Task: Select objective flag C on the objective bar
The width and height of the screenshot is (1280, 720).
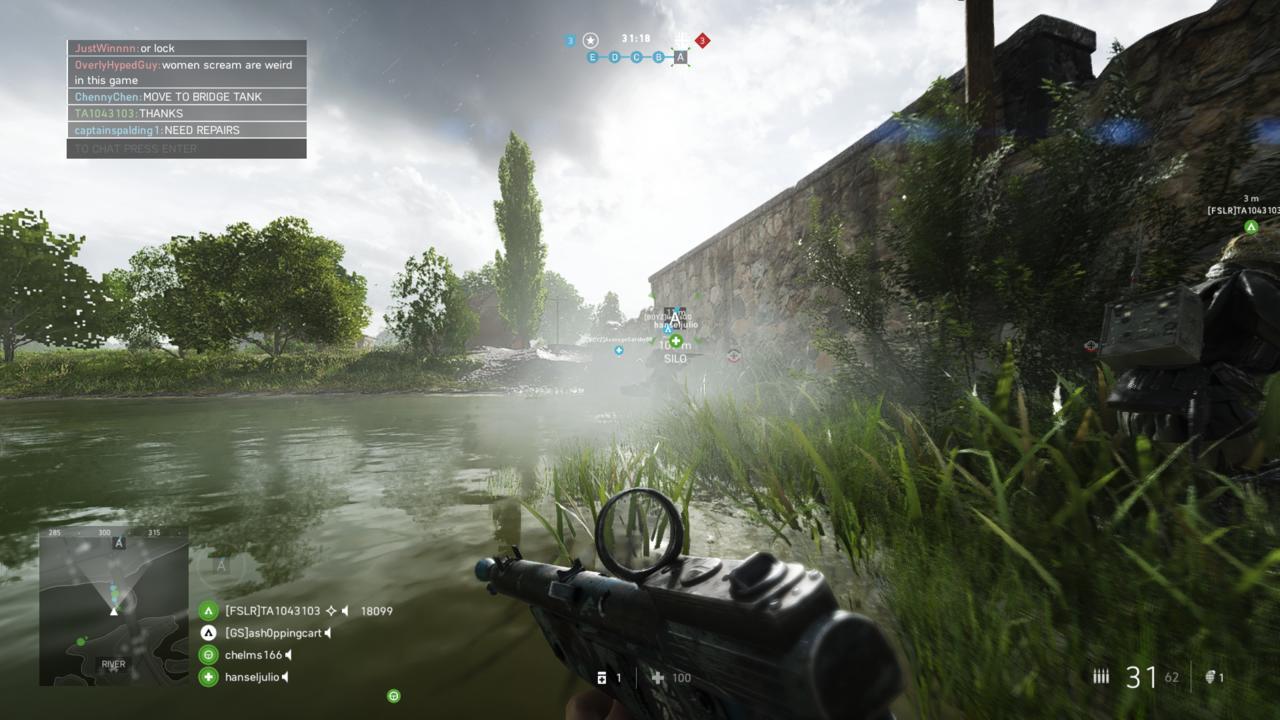Action: 637,57
